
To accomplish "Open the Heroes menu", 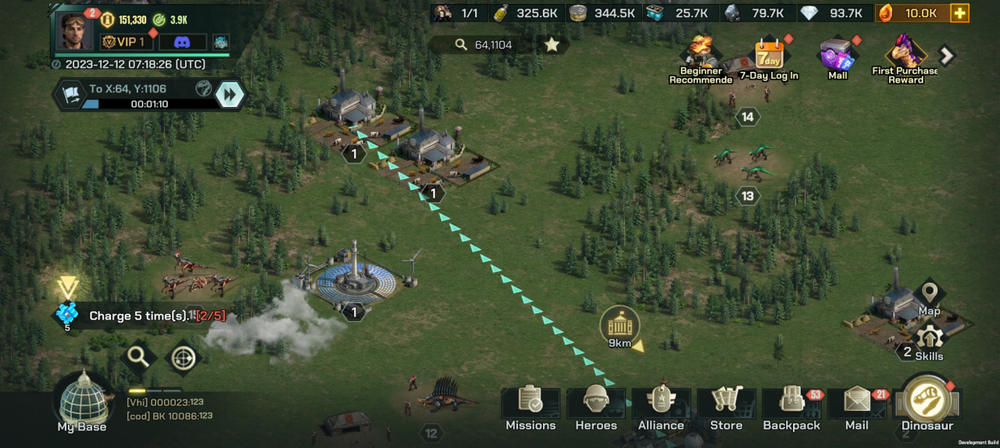I will pyautogui.click(x=596, y=408).
